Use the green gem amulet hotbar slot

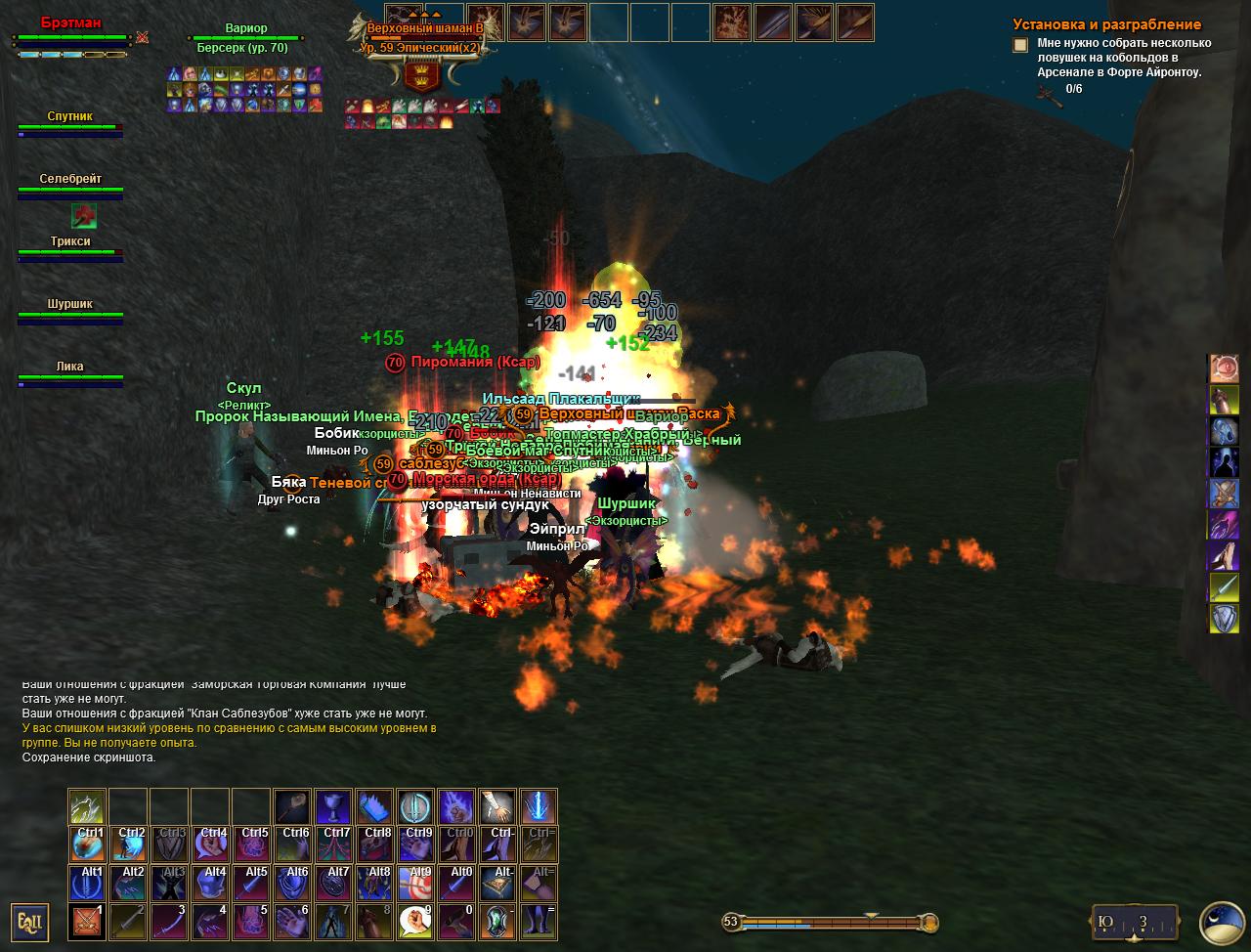point(497,921)
